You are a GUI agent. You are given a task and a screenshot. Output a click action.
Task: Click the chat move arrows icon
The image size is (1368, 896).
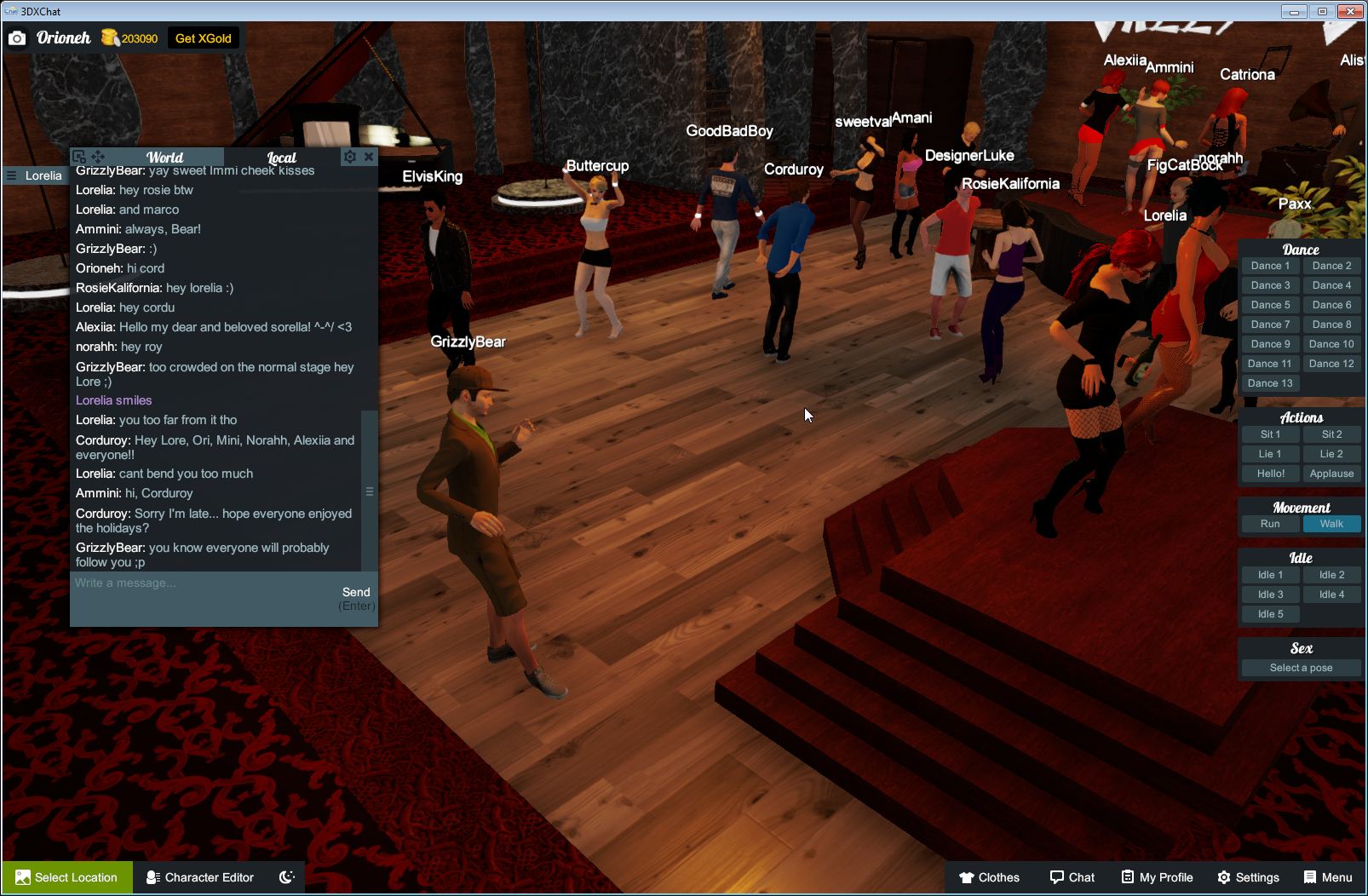98,157
